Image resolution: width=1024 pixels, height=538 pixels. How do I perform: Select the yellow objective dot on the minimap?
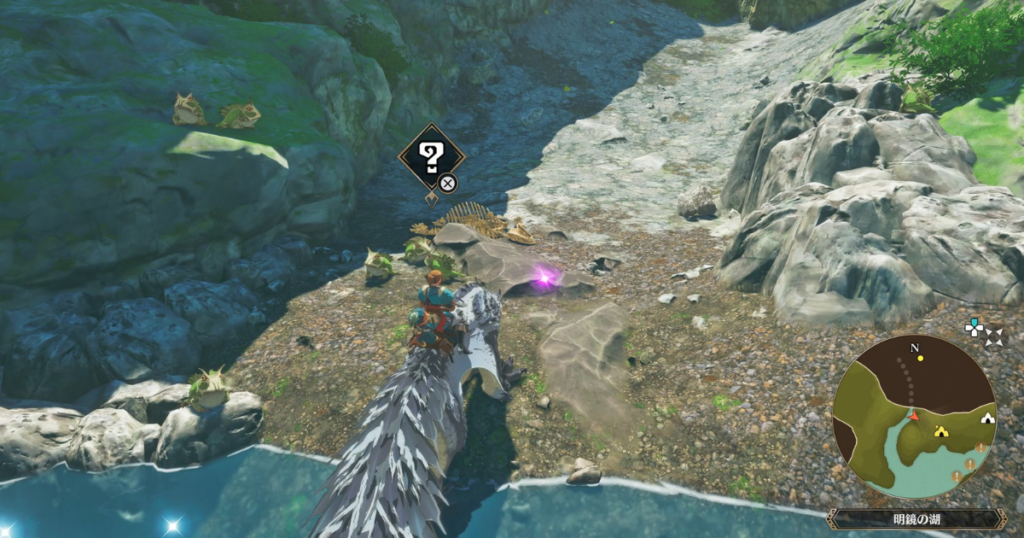[920, 357]
